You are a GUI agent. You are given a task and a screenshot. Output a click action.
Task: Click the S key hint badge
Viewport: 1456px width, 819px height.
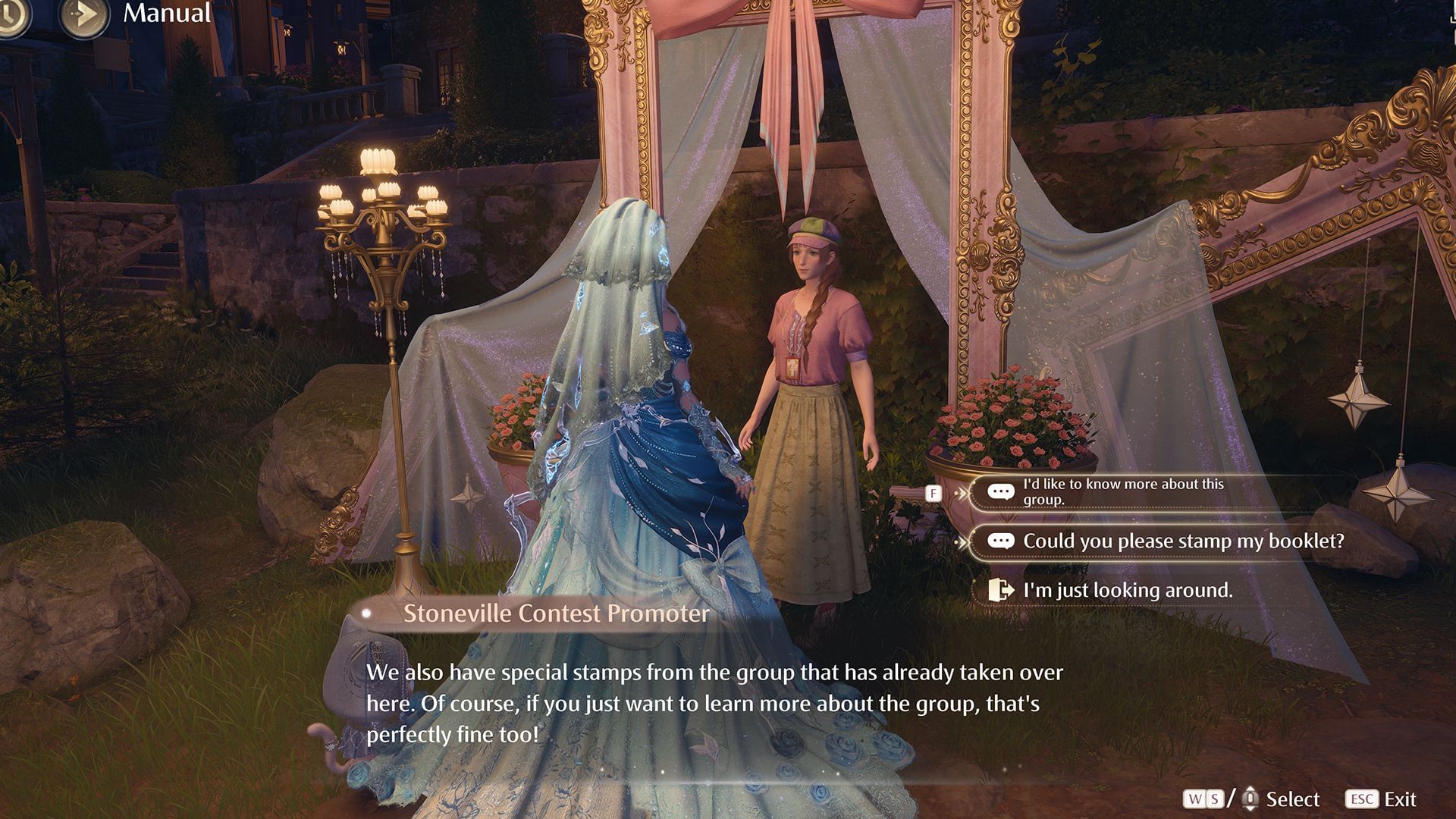tap(1214, 798)
